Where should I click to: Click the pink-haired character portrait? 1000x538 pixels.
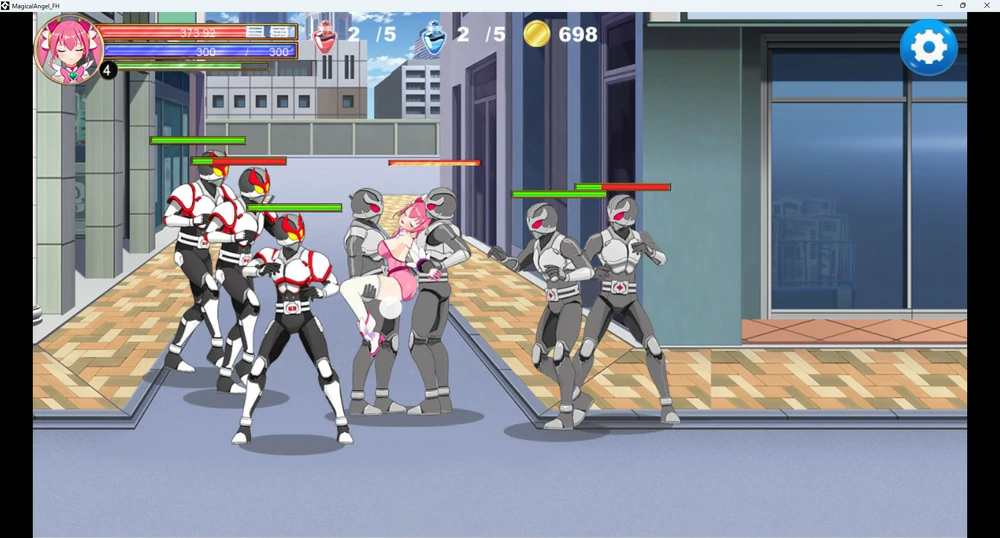68,48
